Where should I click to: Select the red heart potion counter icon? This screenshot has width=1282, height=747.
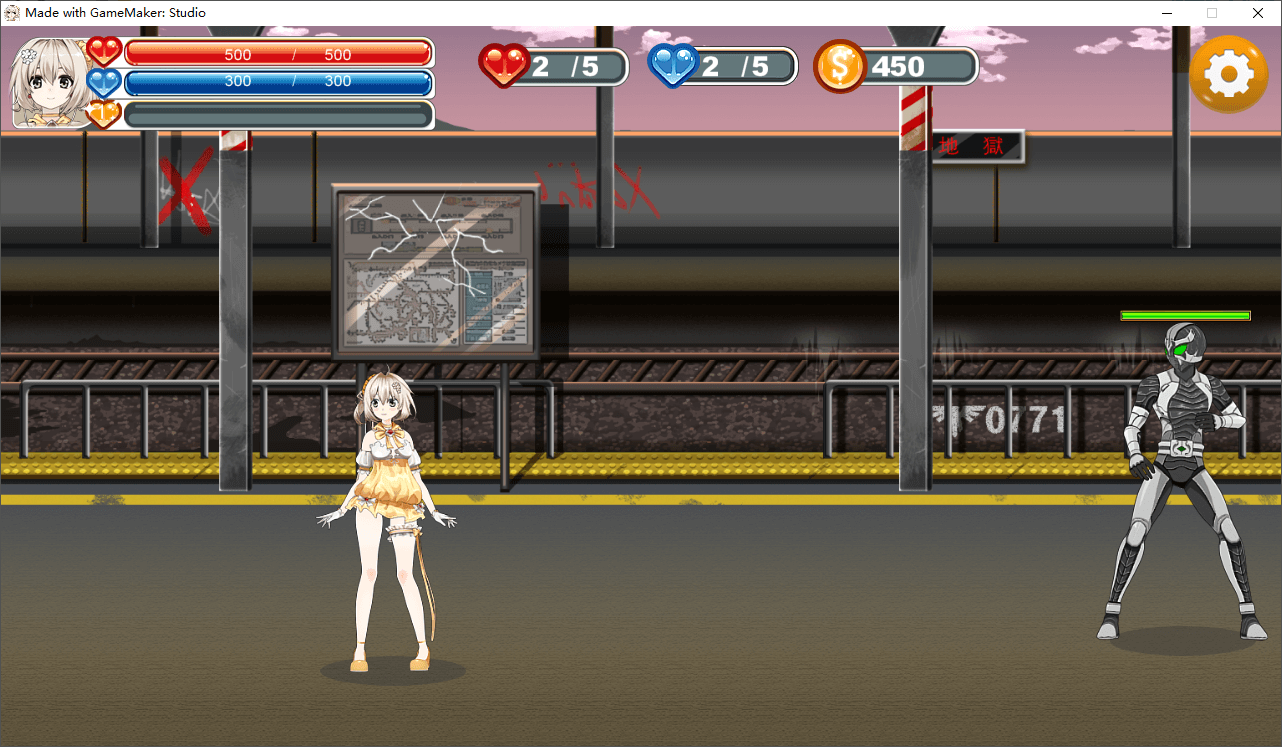tap(504, 66)
